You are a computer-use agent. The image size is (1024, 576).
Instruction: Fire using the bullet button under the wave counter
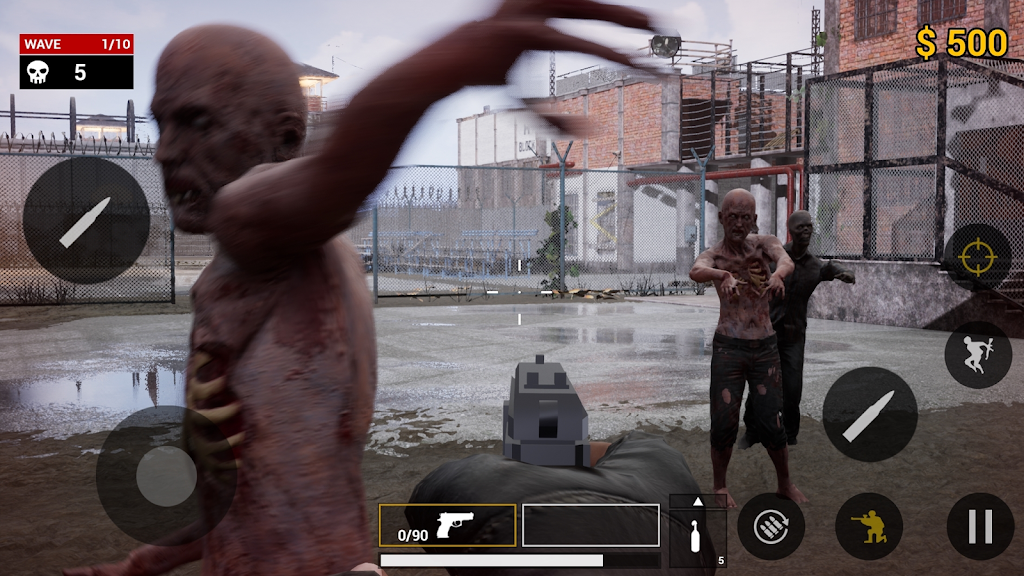coord(86,220)
